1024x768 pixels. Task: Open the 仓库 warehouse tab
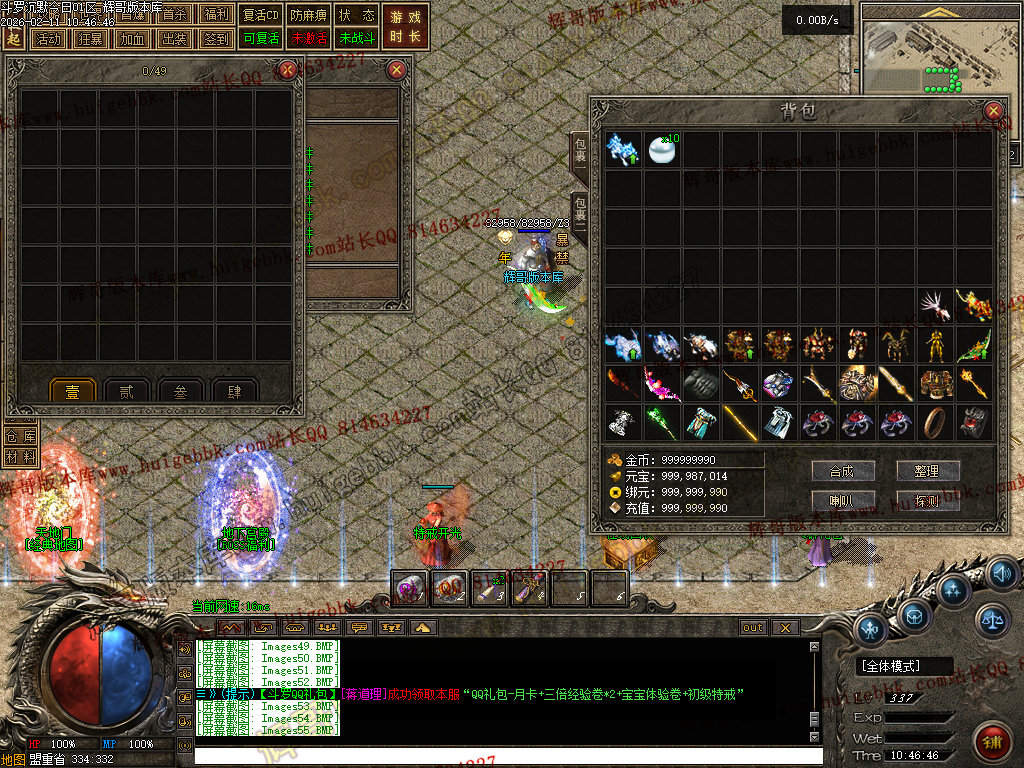click(21, 436)
